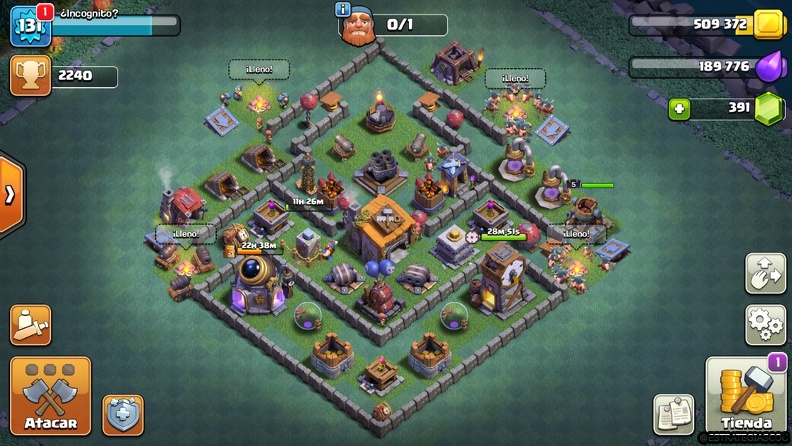Open the level 131 player profile badge
The width and height of the screenshot is (792, 446).
[x=30, y=26]
